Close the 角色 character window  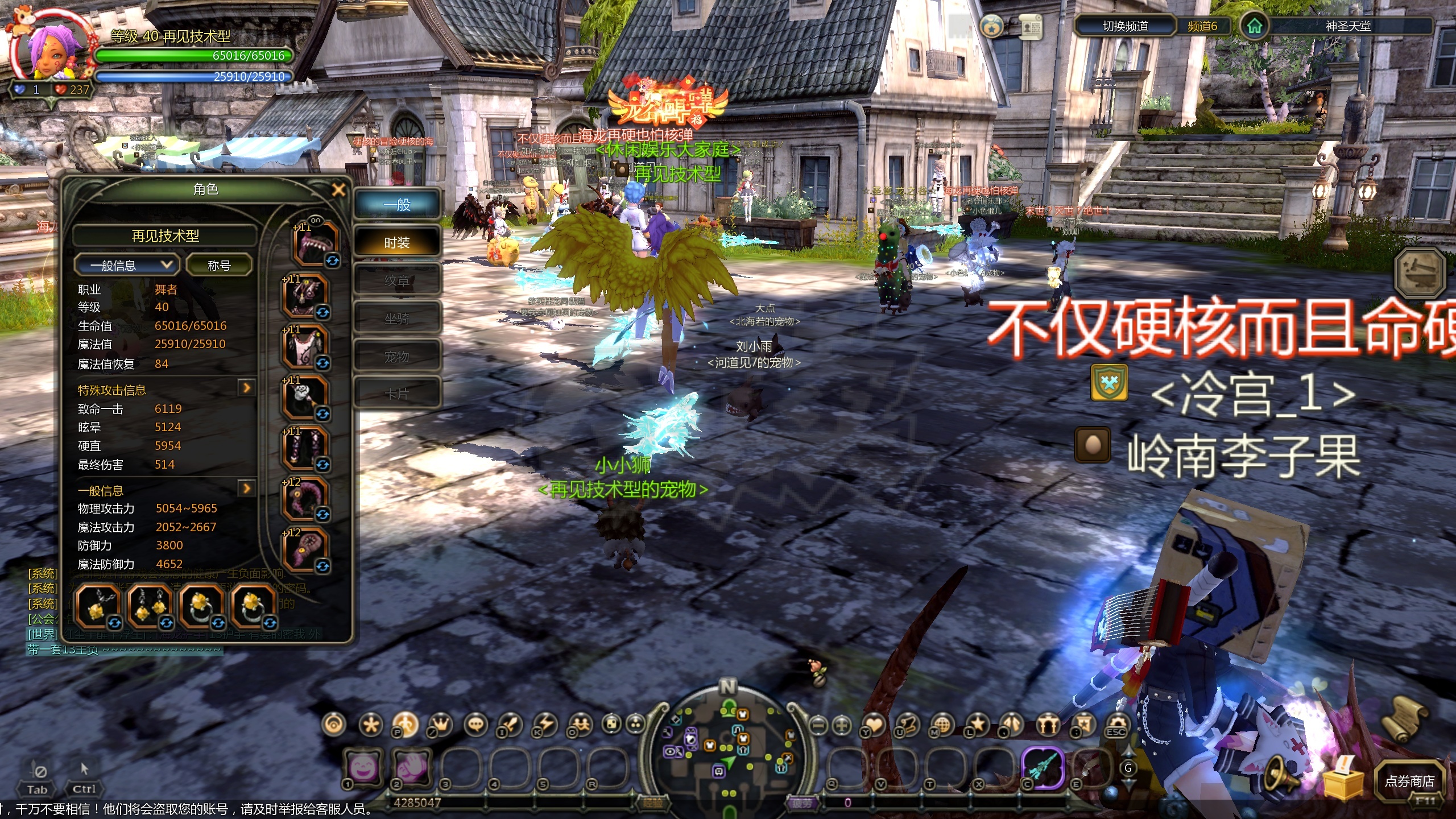pyautogui.click(x=338, y=190)
